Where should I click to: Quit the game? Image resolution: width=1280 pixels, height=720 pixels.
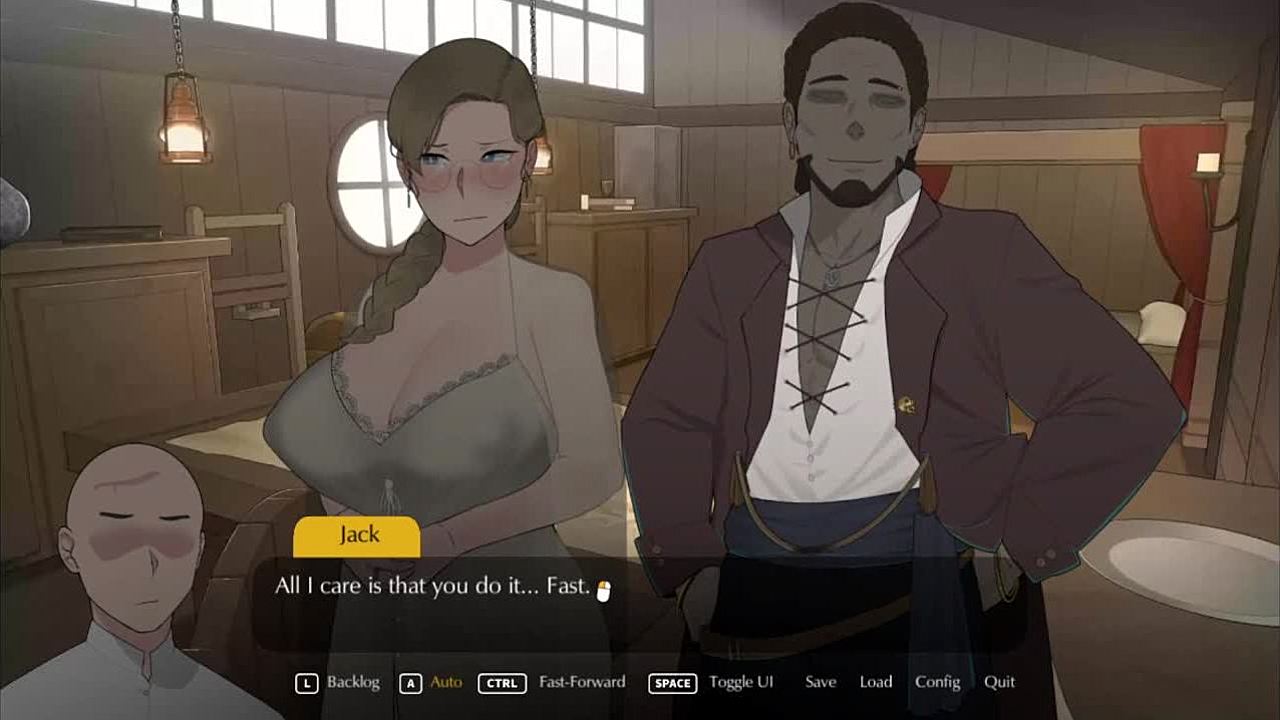(999, 682)
